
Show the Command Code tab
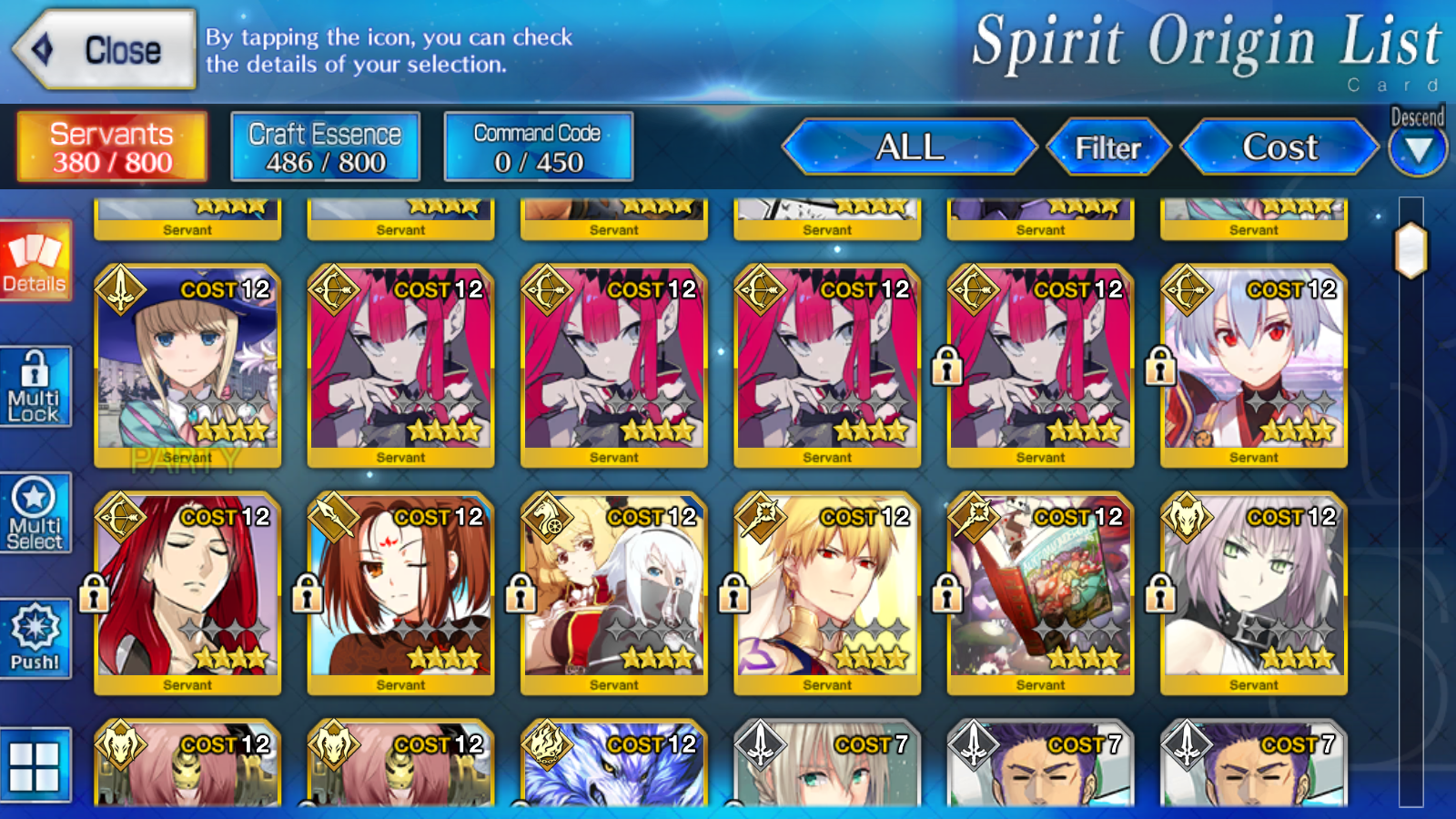click(538, 147)
